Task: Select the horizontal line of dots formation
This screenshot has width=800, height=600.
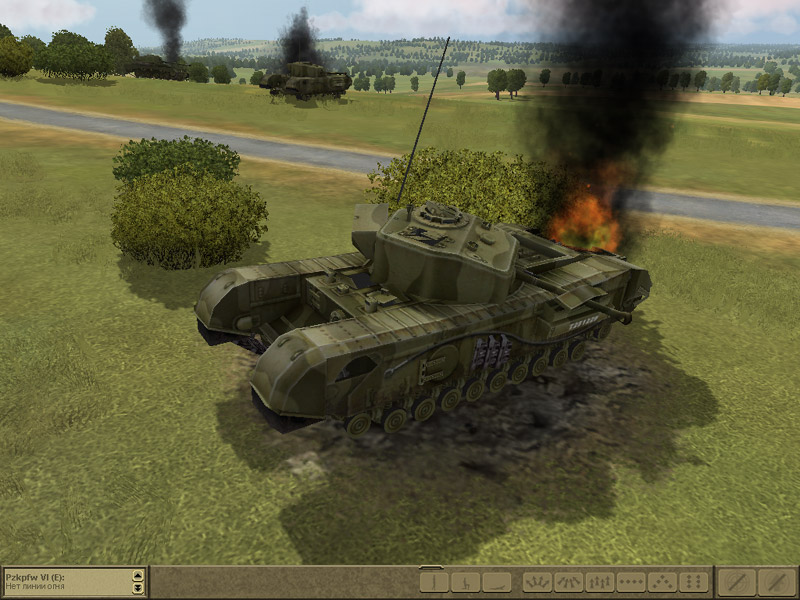Action: 630,581
